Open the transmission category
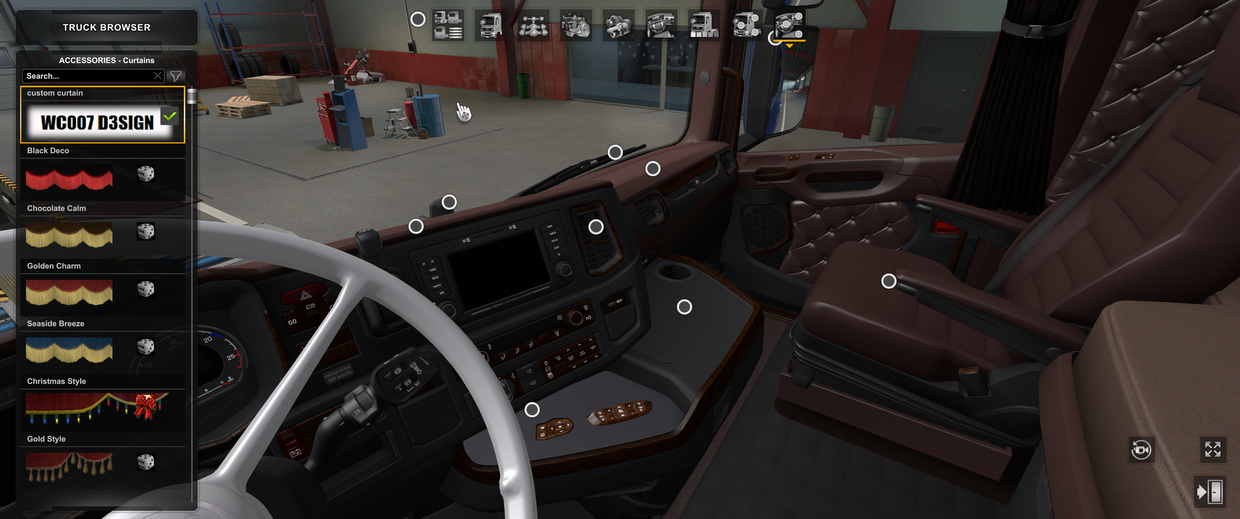Screen dimensions: 1240x519 click(x=619, y=25)
